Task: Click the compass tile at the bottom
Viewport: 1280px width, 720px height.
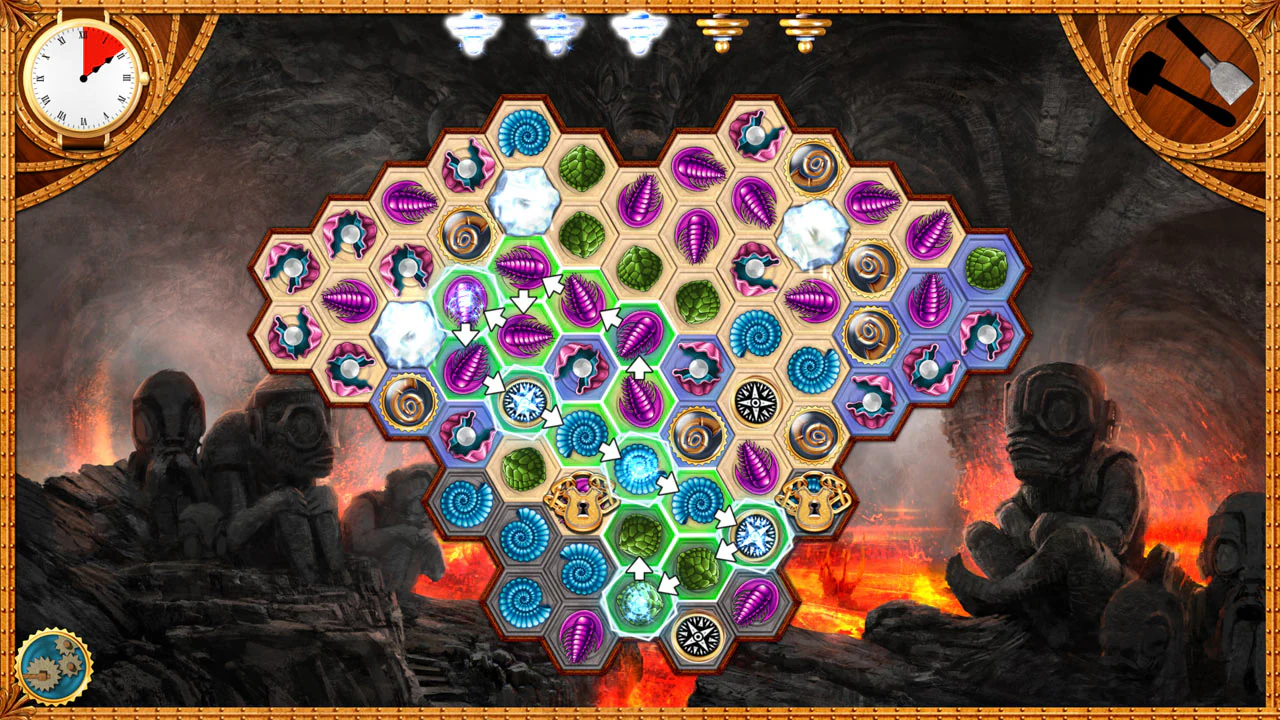Action: click(695, 634)
